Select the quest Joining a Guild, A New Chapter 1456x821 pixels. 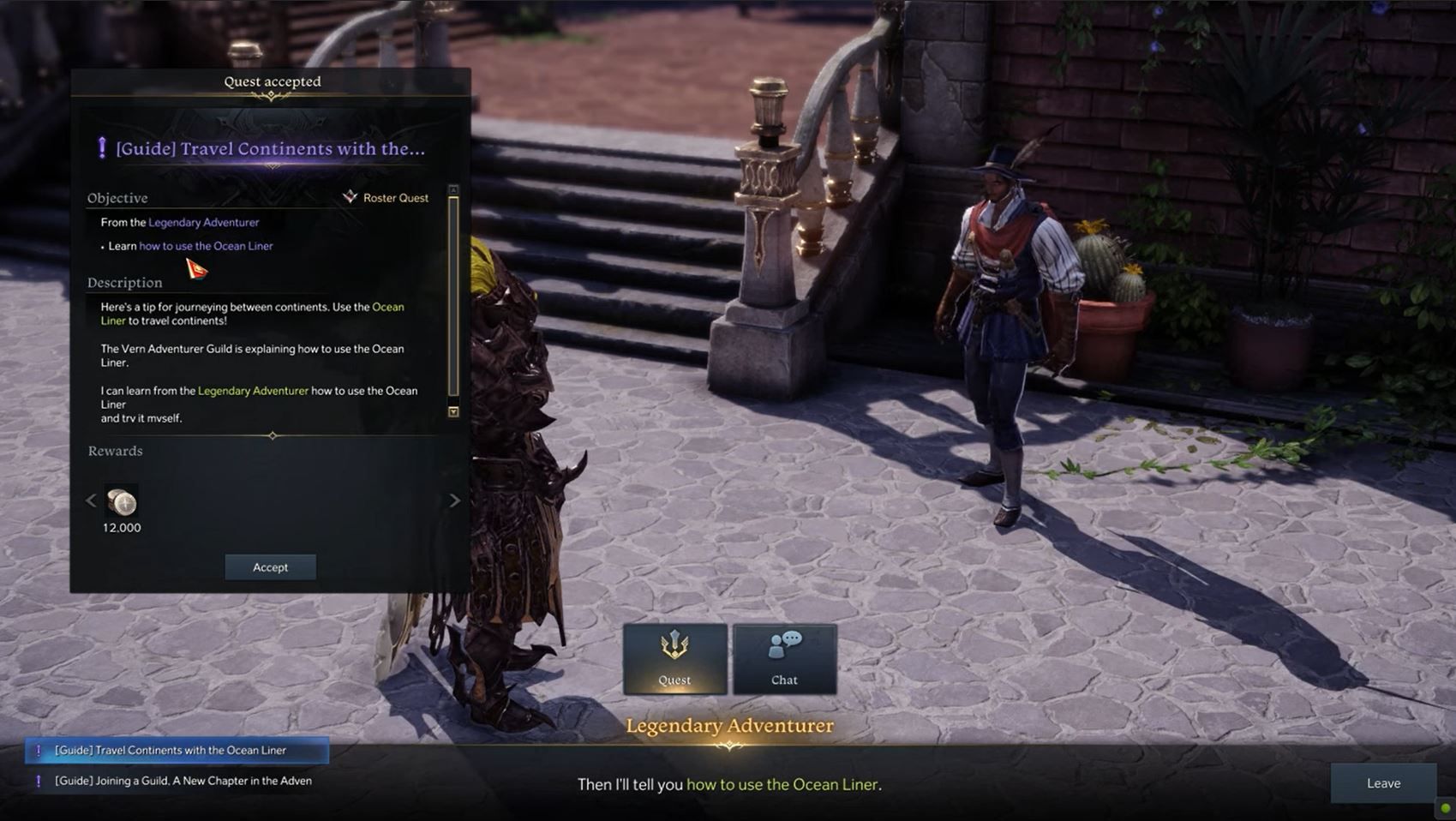point(182,781)
